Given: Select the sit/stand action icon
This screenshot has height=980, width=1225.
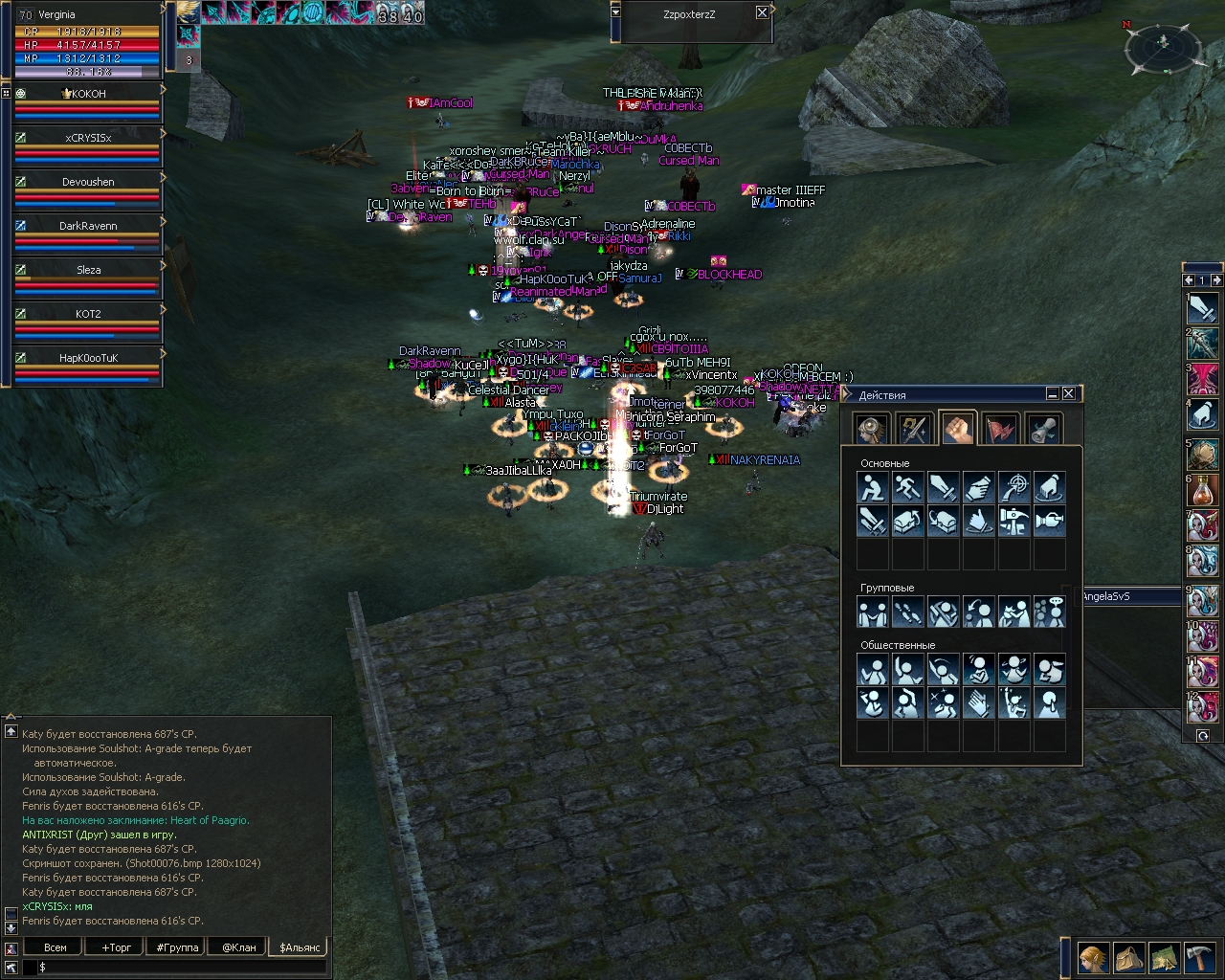Looking at the screenshot, I should pyautogui.click(x=872, y=487).
